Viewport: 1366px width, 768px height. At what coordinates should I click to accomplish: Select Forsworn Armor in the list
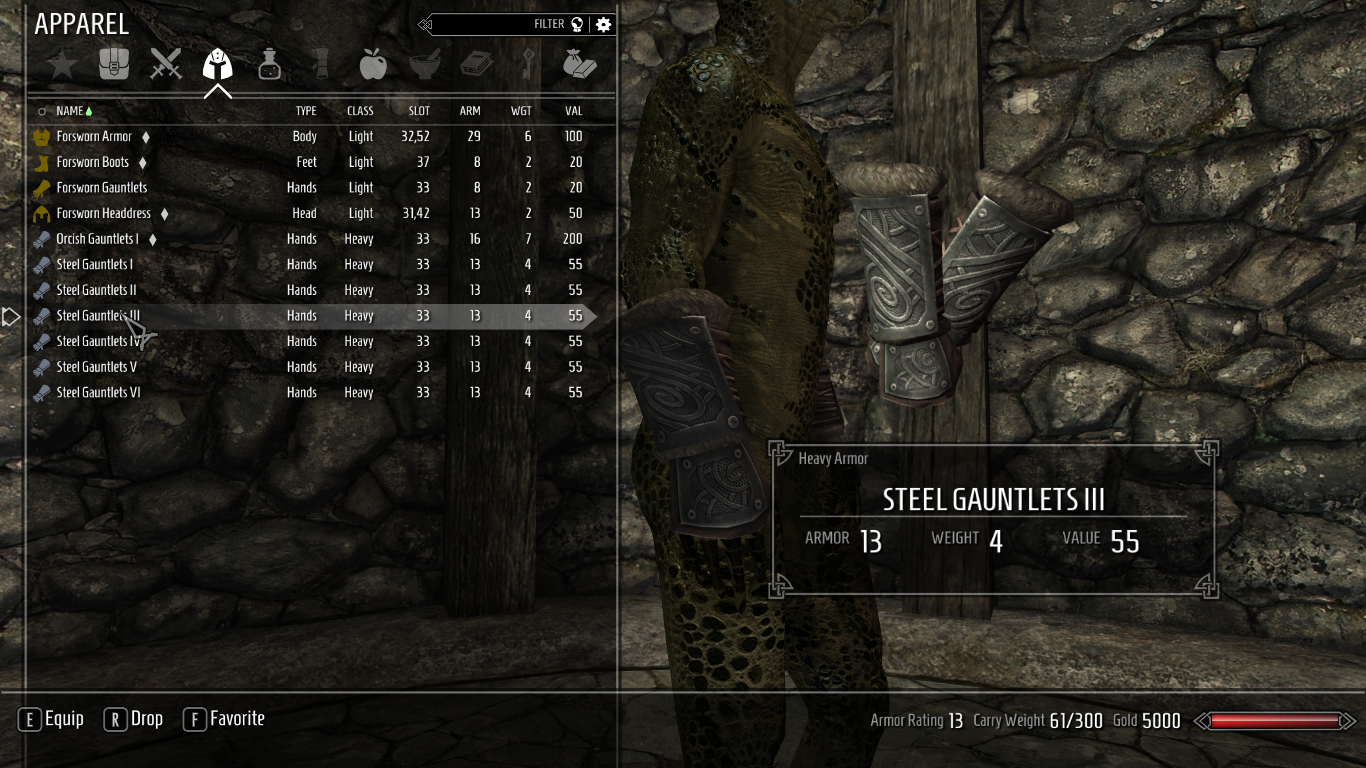94,137
